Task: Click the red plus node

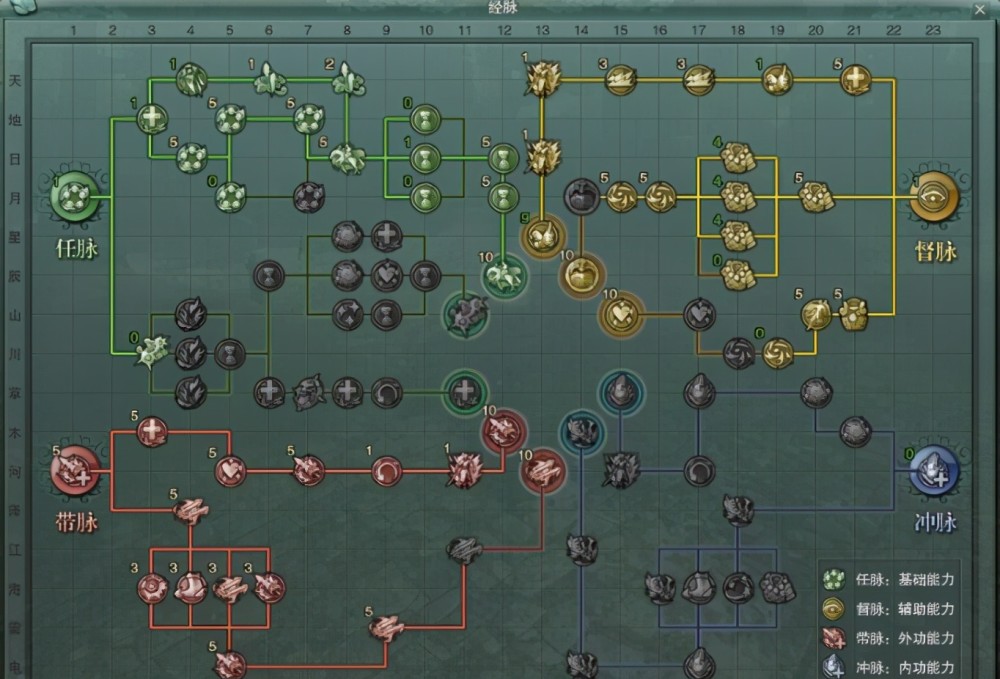Action: pyautogui.click(x=152, y=432)
